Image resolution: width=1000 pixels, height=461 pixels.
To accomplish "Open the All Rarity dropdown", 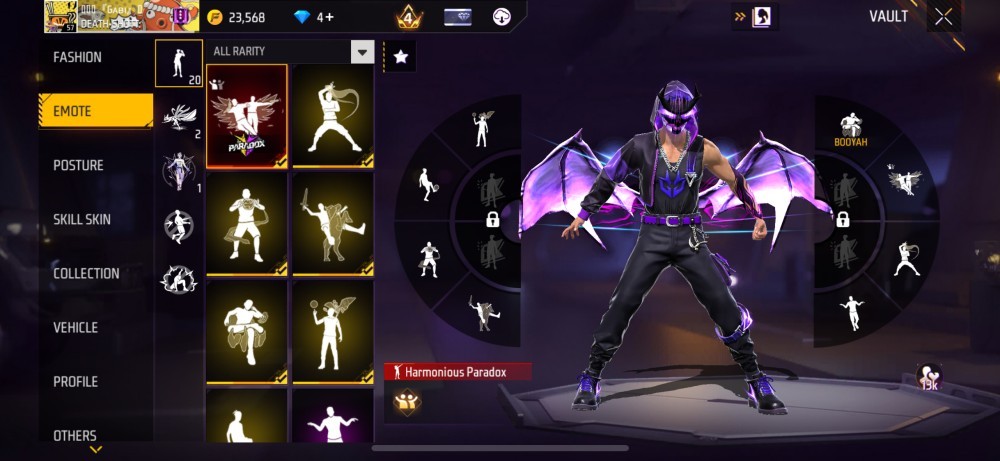I will coord(291,52).
